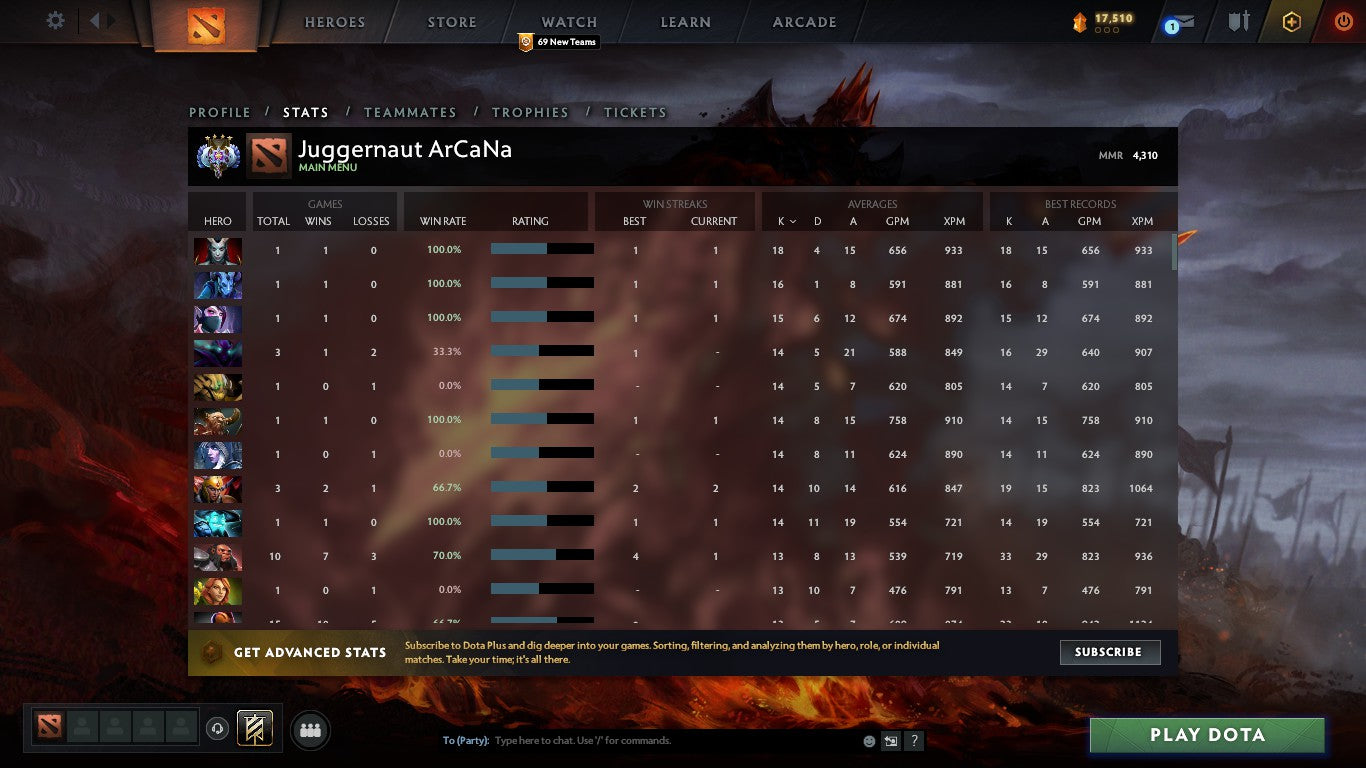Image resolution: width=1366 pixels, height=768 pixels.
Task: Change the chat target from Party
Action: 467,740
